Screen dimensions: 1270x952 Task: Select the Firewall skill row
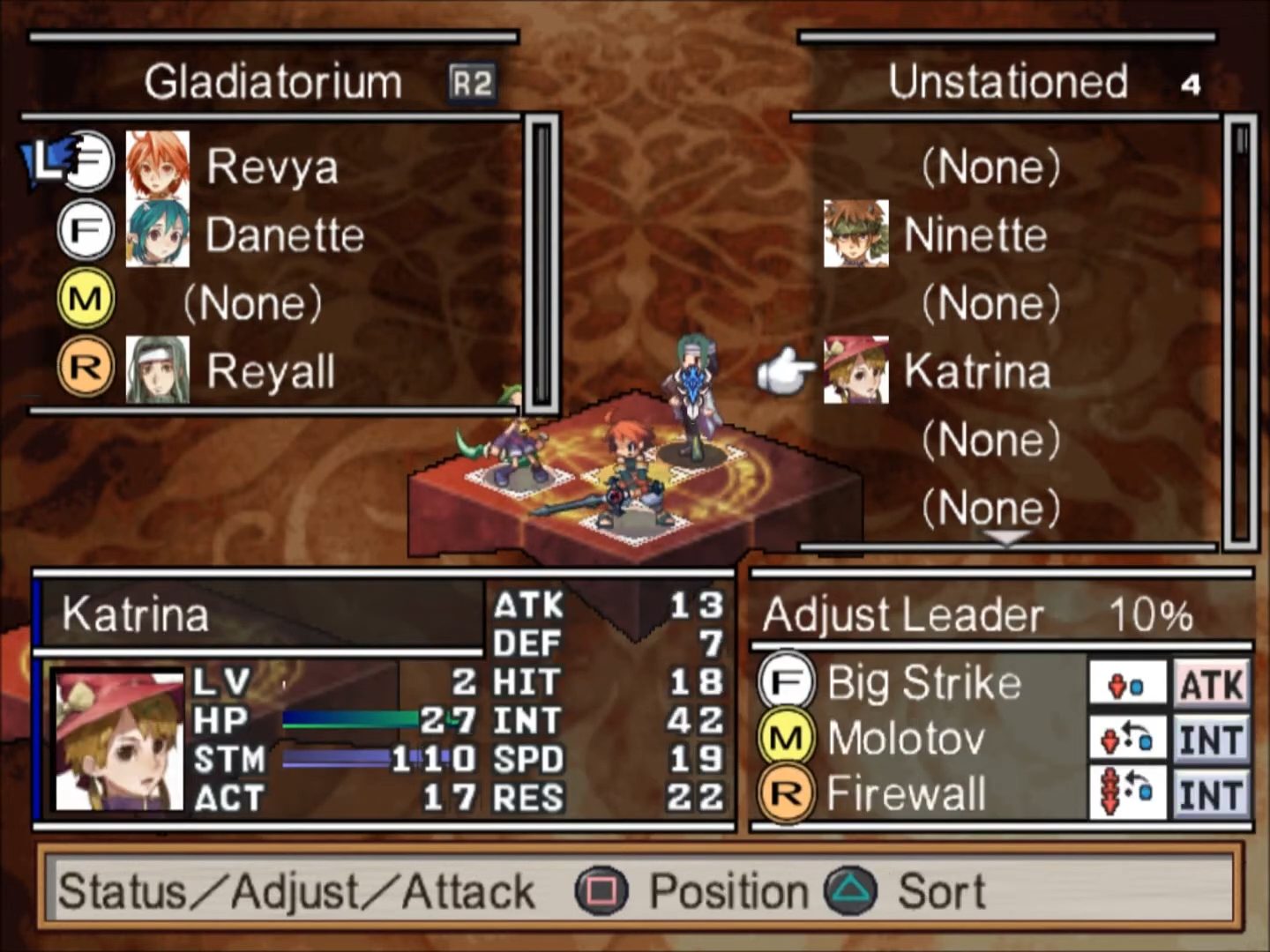tap(905, 793)
